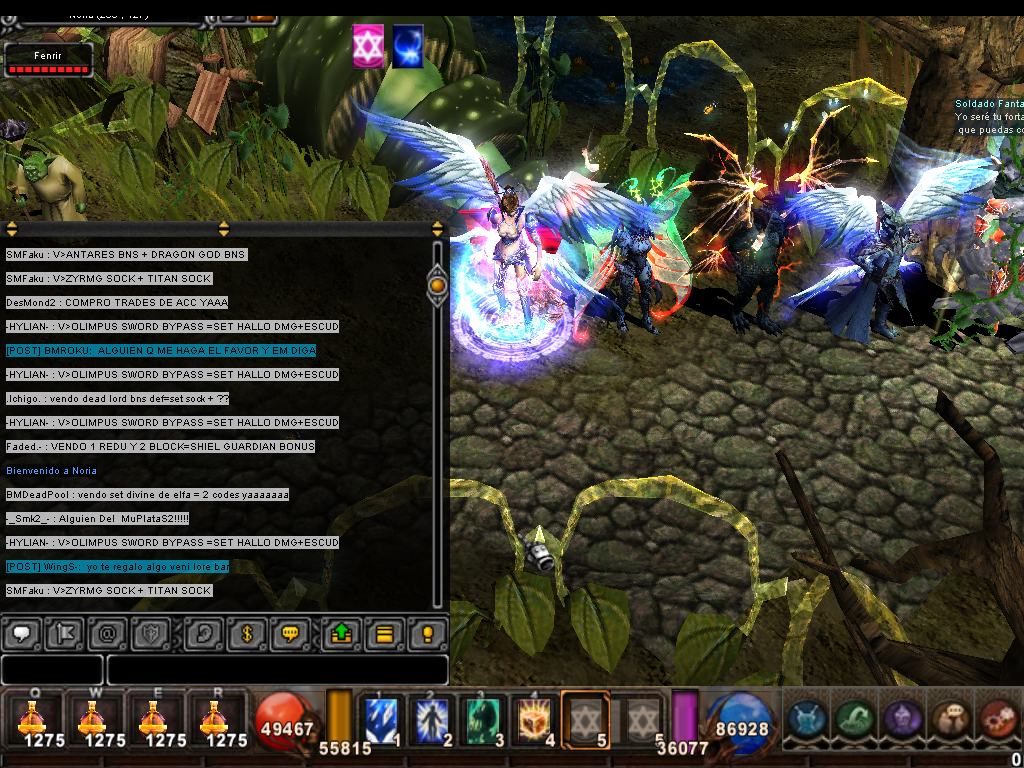Activate the glowing cube skill 4
Viewport: 1024px width, 768px height.
coord(533,720)
